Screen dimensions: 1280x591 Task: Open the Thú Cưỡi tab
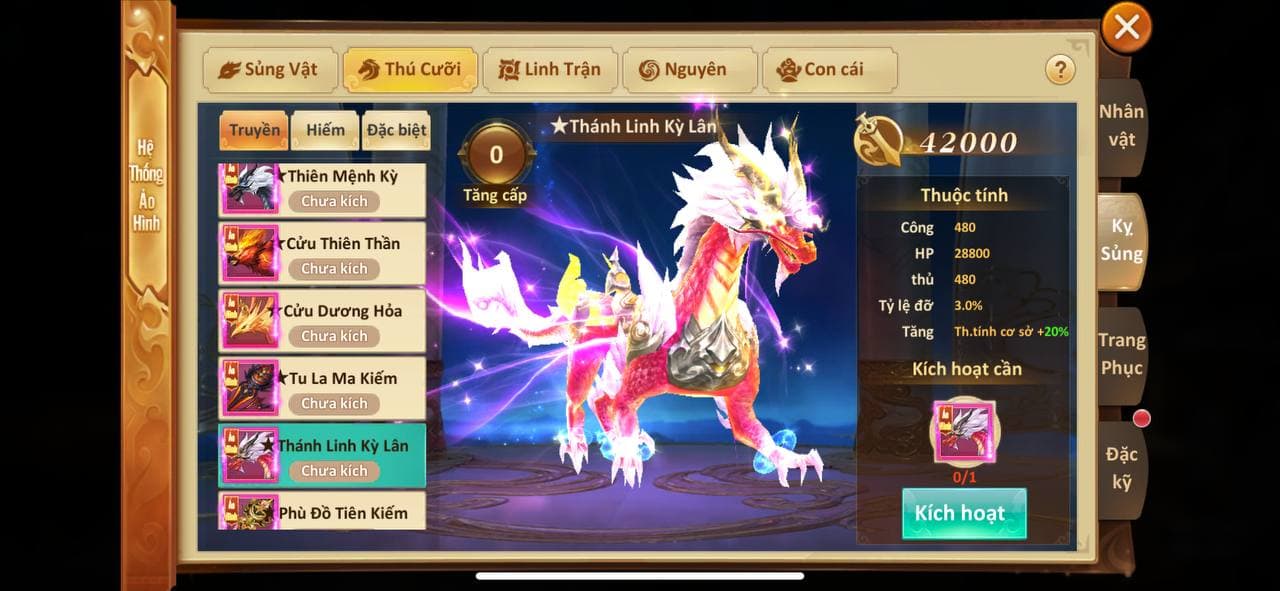pyautogui.click(x=409, y=70)
